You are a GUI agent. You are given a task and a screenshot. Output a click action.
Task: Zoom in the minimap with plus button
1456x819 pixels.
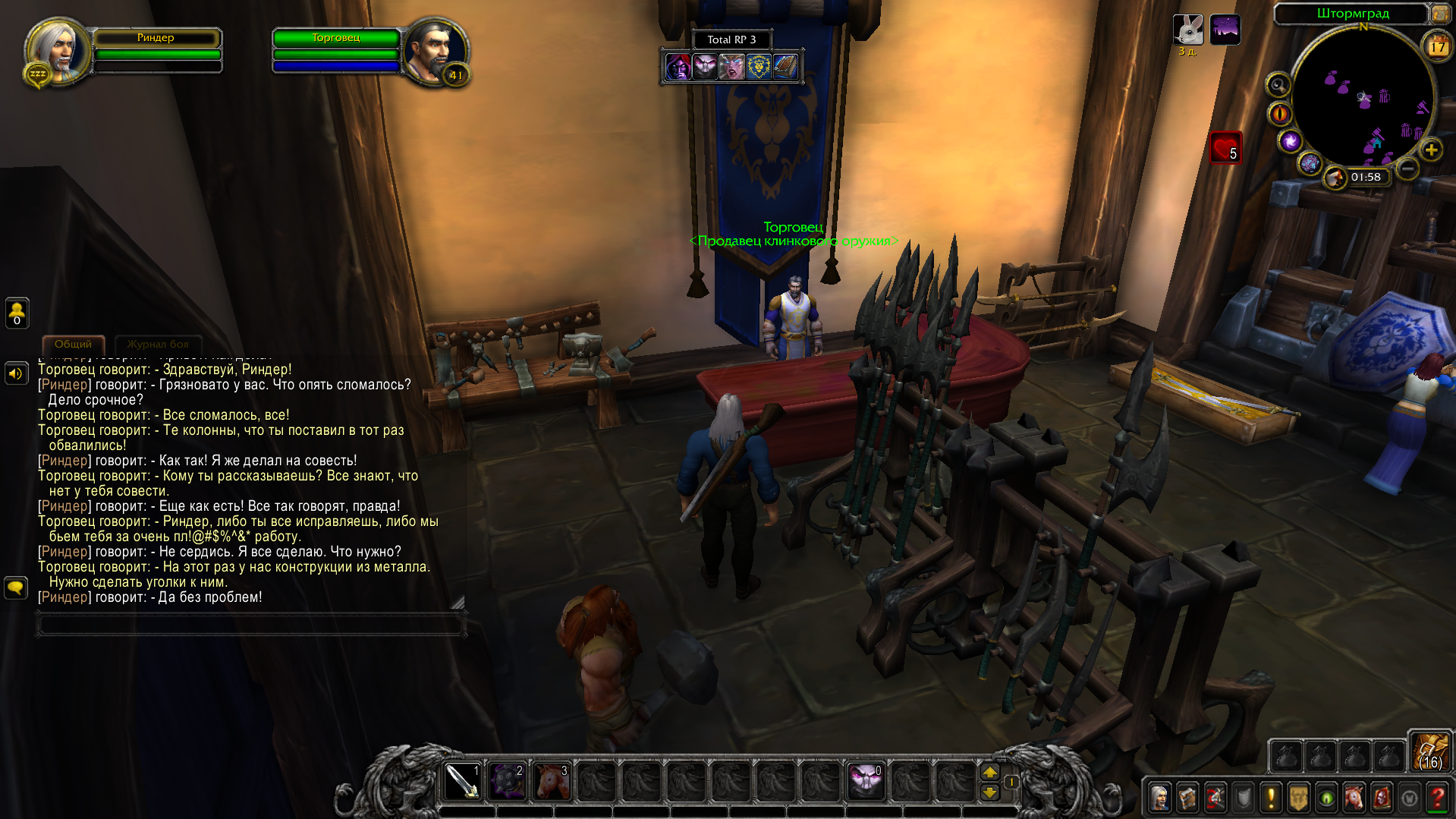(x=1431, y=150)
